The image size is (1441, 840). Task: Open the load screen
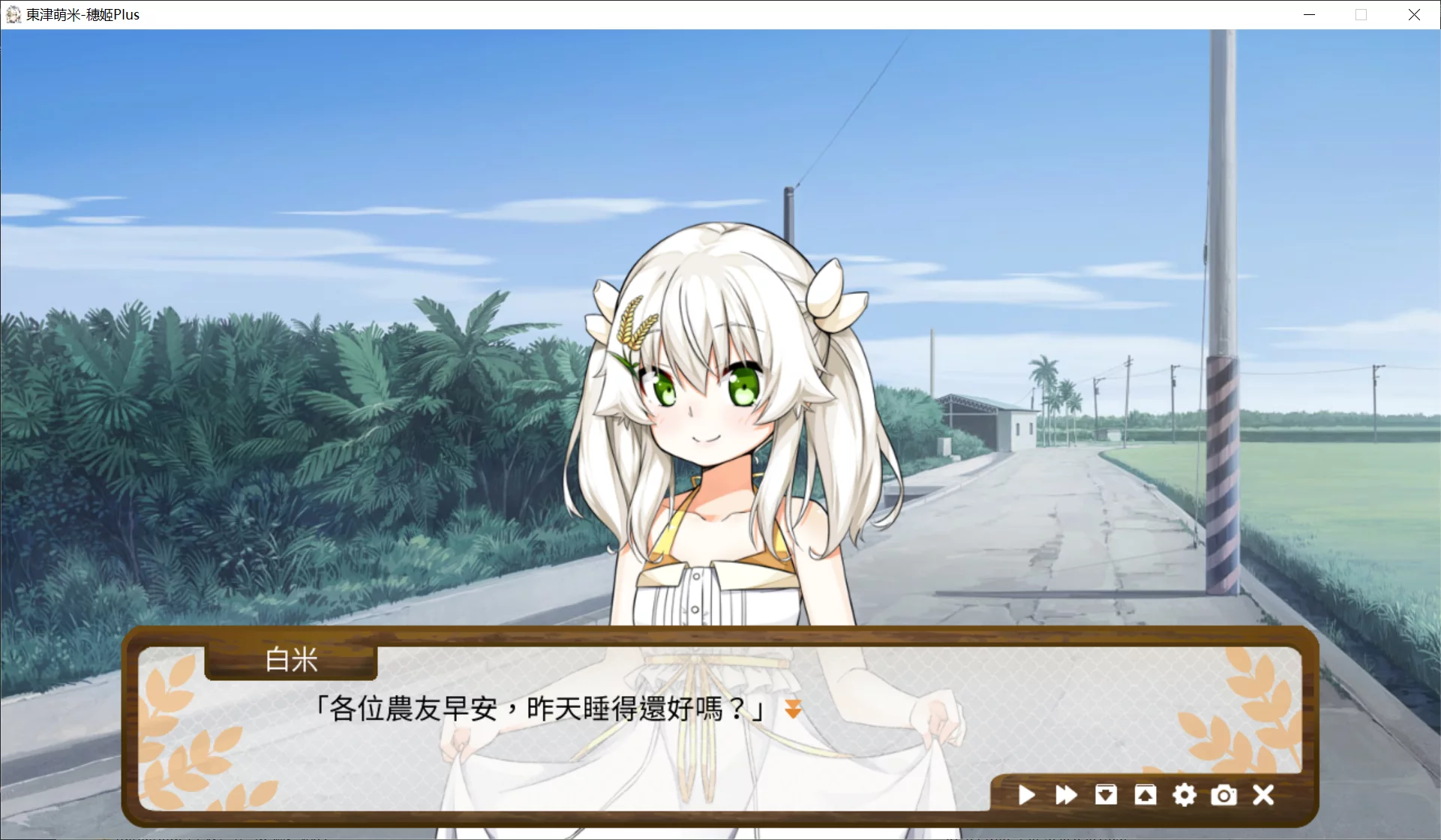(x=1145, y=795)
